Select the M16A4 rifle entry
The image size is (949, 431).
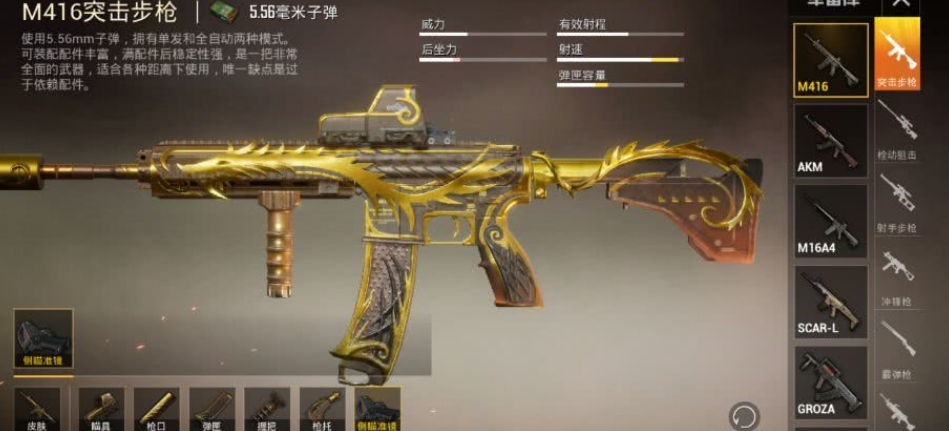[x=830, y=222]
